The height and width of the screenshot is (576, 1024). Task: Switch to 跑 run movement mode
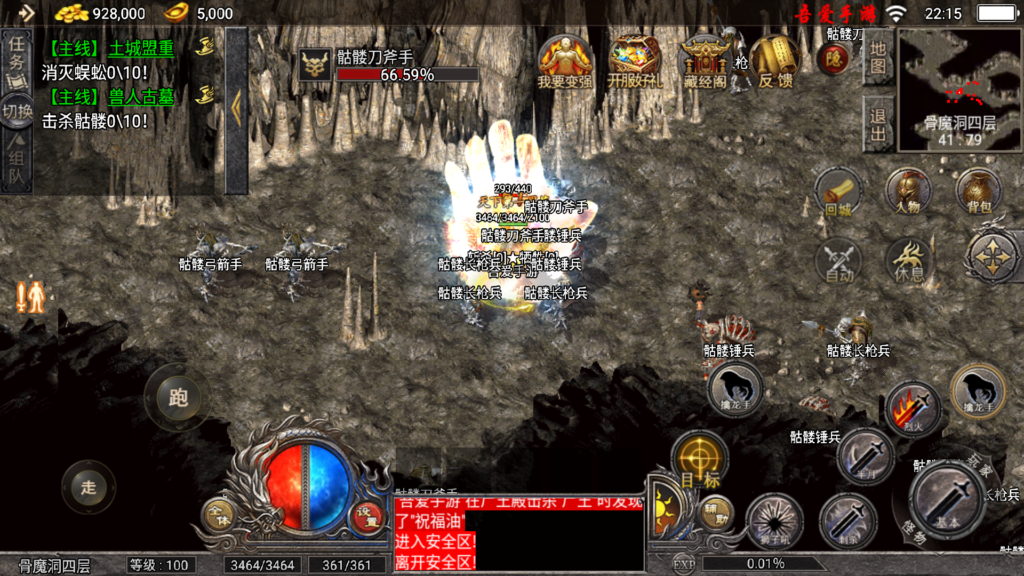[178, 398]
